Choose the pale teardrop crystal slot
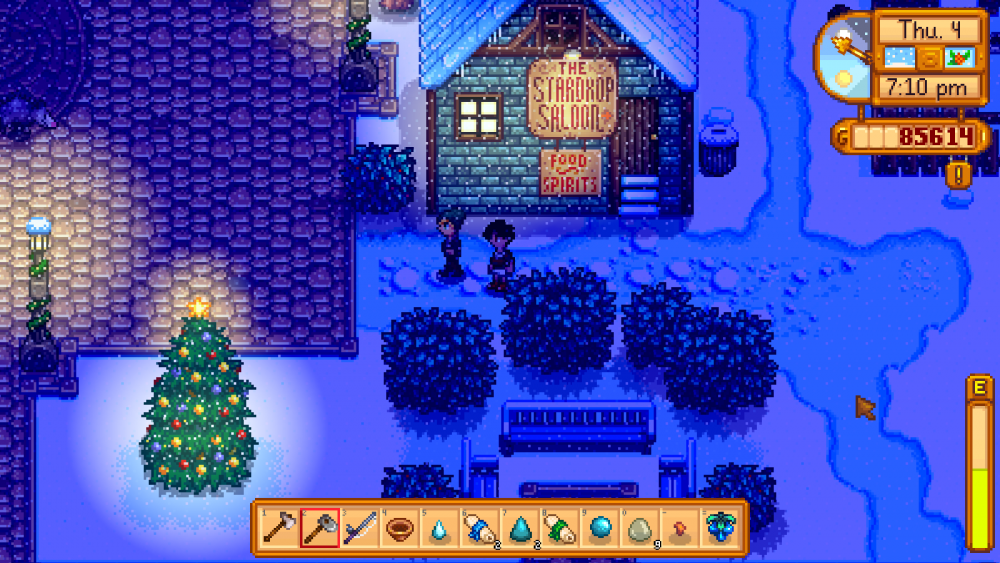Image resolution: width=1000 pixels, height=563 pixels. point(439,526)
